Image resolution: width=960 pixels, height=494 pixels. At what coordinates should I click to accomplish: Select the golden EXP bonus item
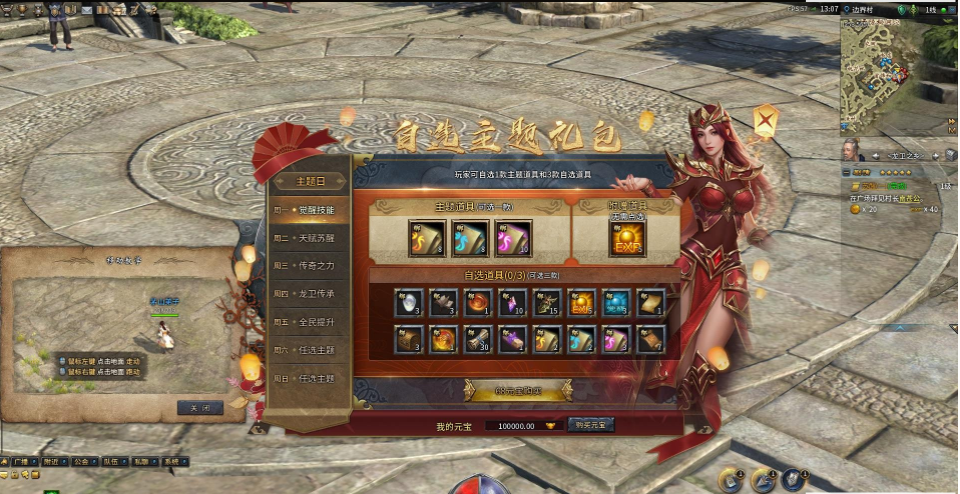point(627,240)
